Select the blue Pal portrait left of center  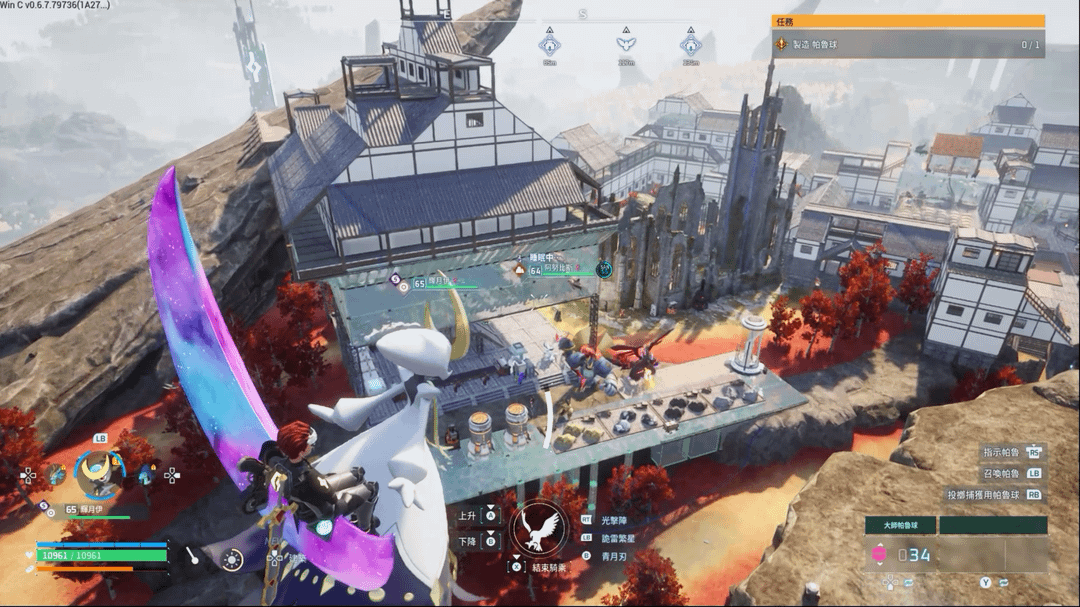(56, 475)
